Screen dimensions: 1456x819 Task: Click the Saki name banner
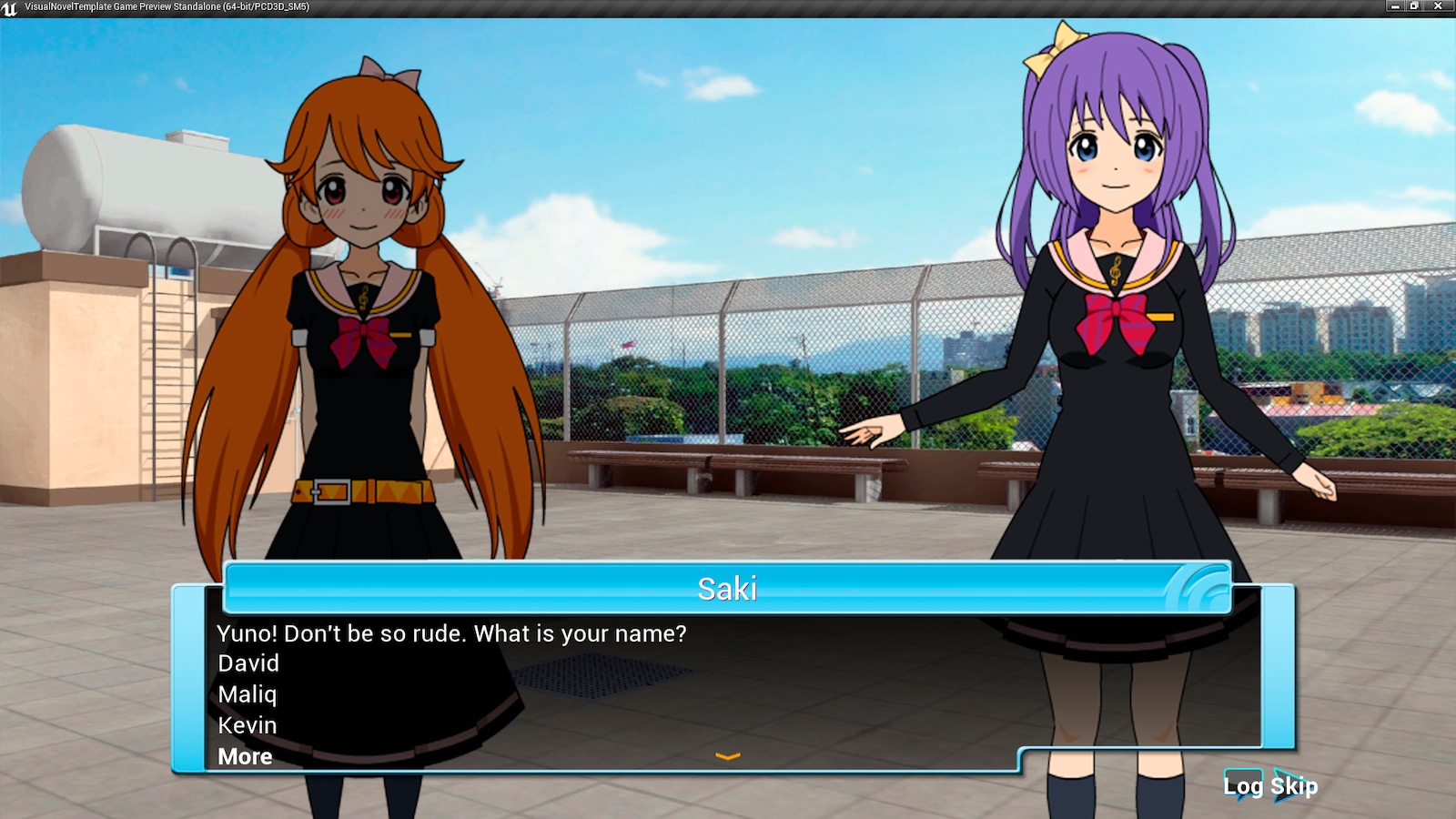[x=728, y=589]
